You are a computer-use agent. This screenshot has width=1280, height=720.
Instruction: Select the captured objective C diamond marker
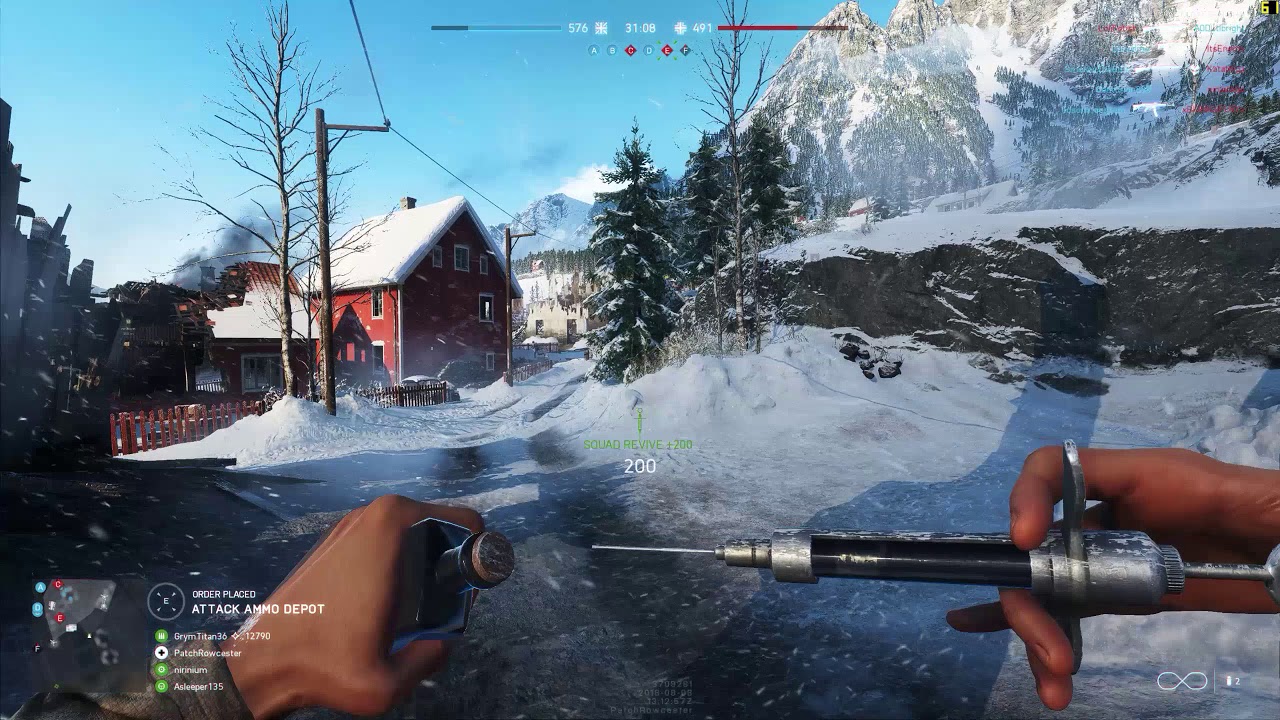pos(630,50)
